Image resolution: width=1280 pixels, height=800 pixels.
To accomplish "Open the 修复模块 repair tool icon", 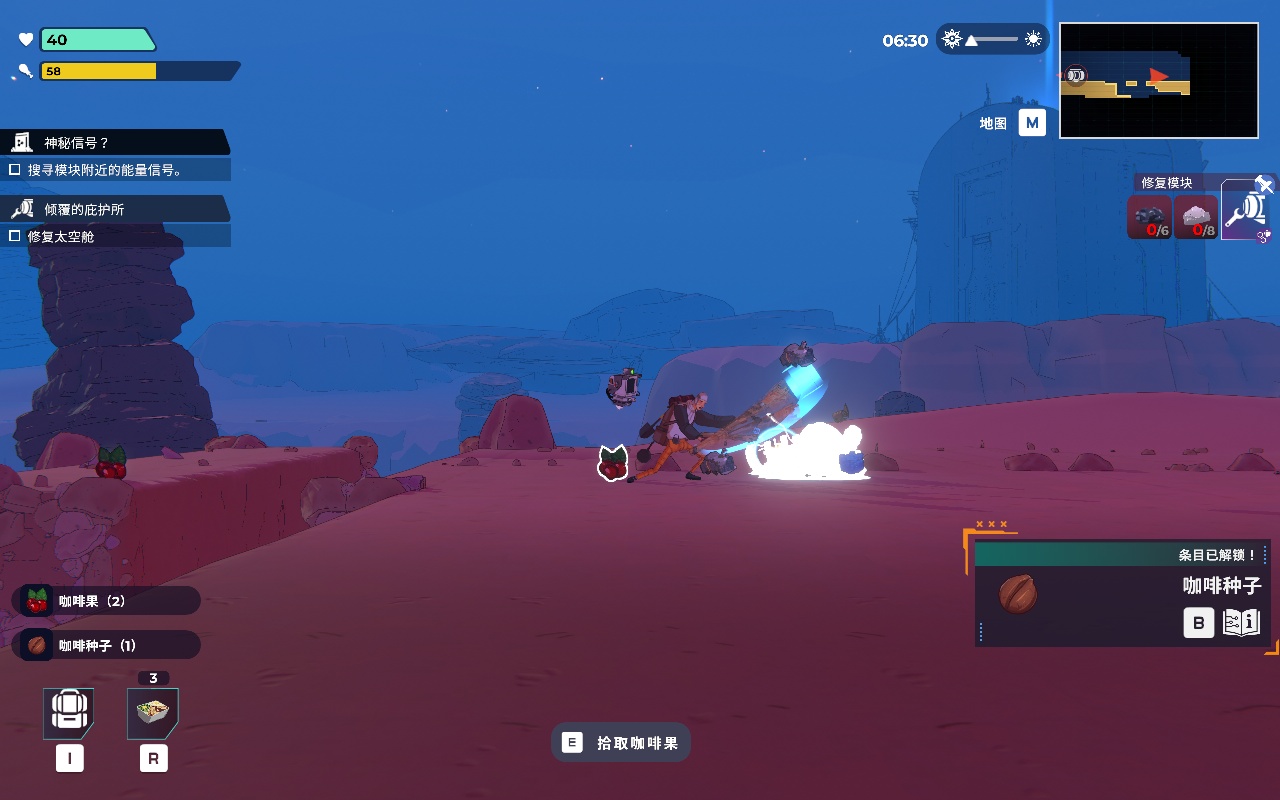I will [x=1245, y=211].
